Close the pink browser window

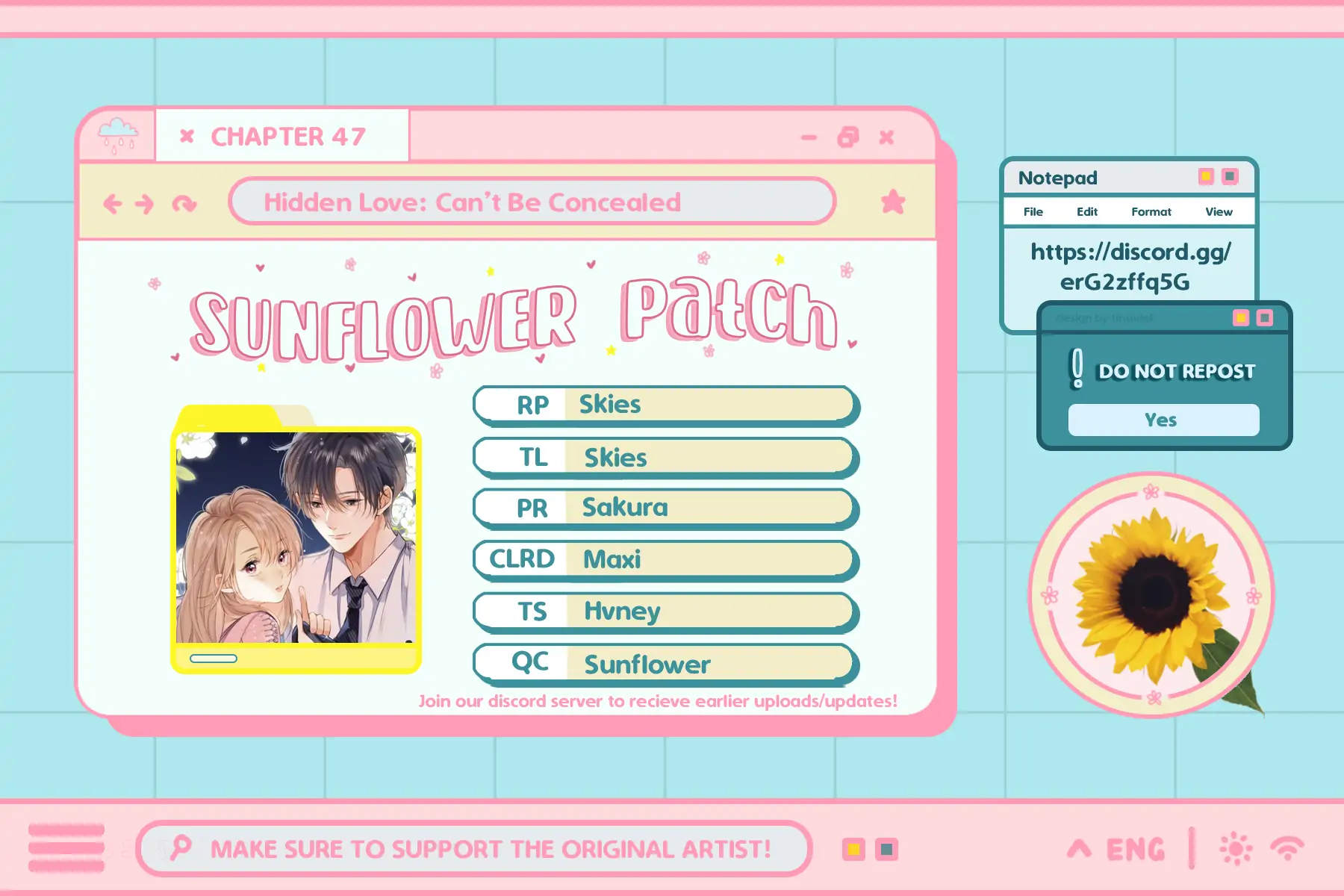point(886,137)
